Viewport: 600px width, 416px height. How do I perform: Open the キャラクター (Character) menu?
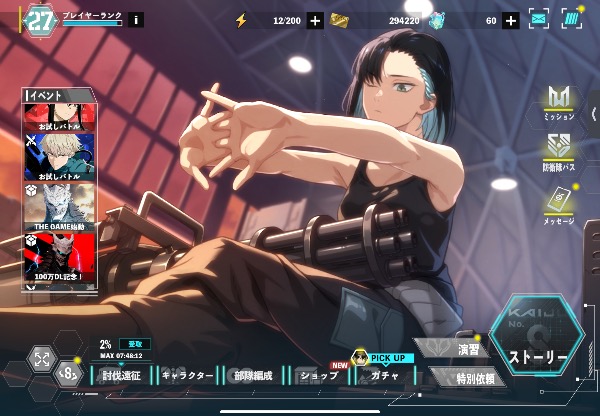pos(187,376)
